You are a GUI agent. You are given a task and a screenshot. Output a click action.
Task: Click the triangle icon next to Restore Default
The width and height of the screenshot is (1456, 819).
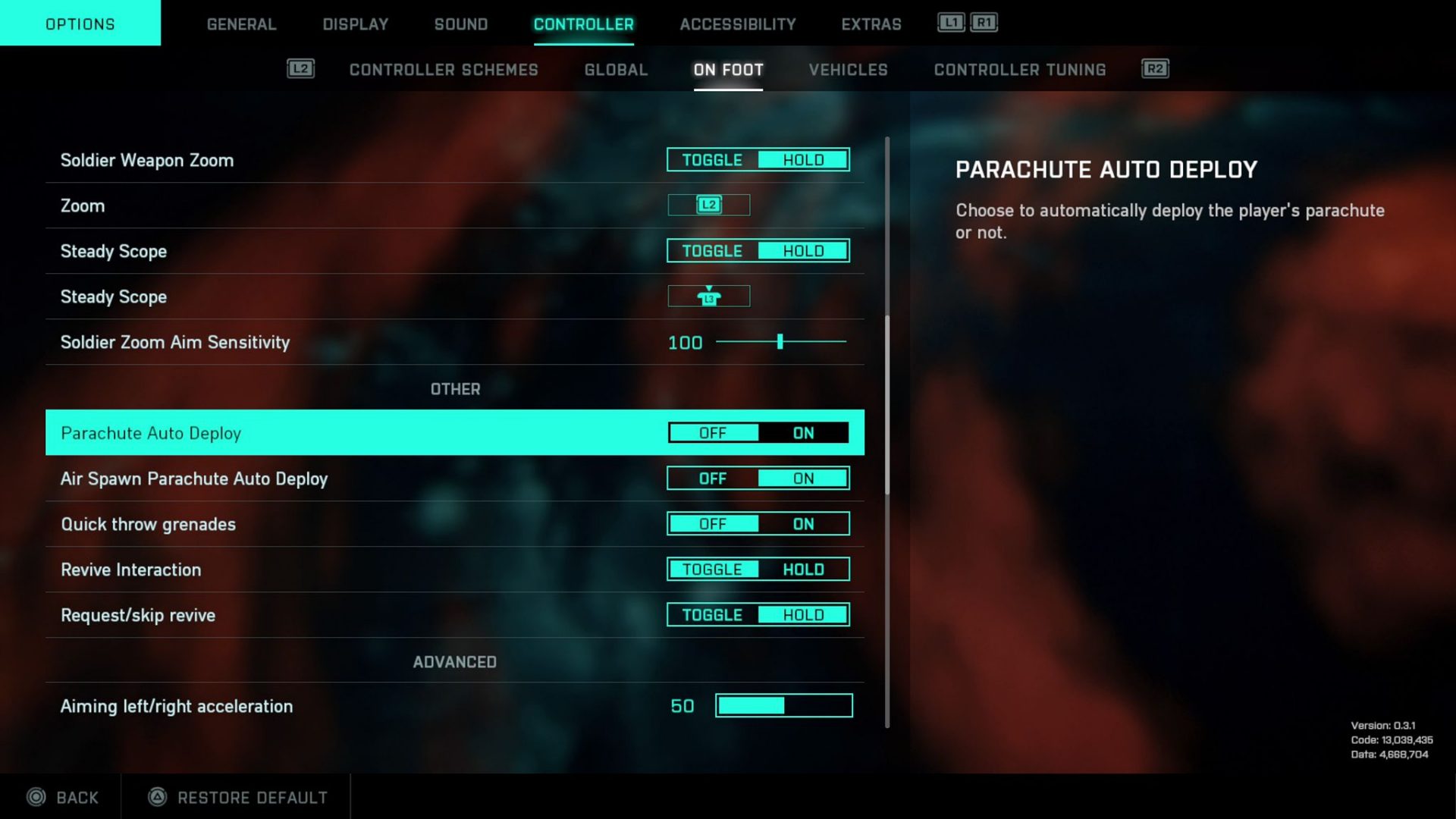click(154, 797)
